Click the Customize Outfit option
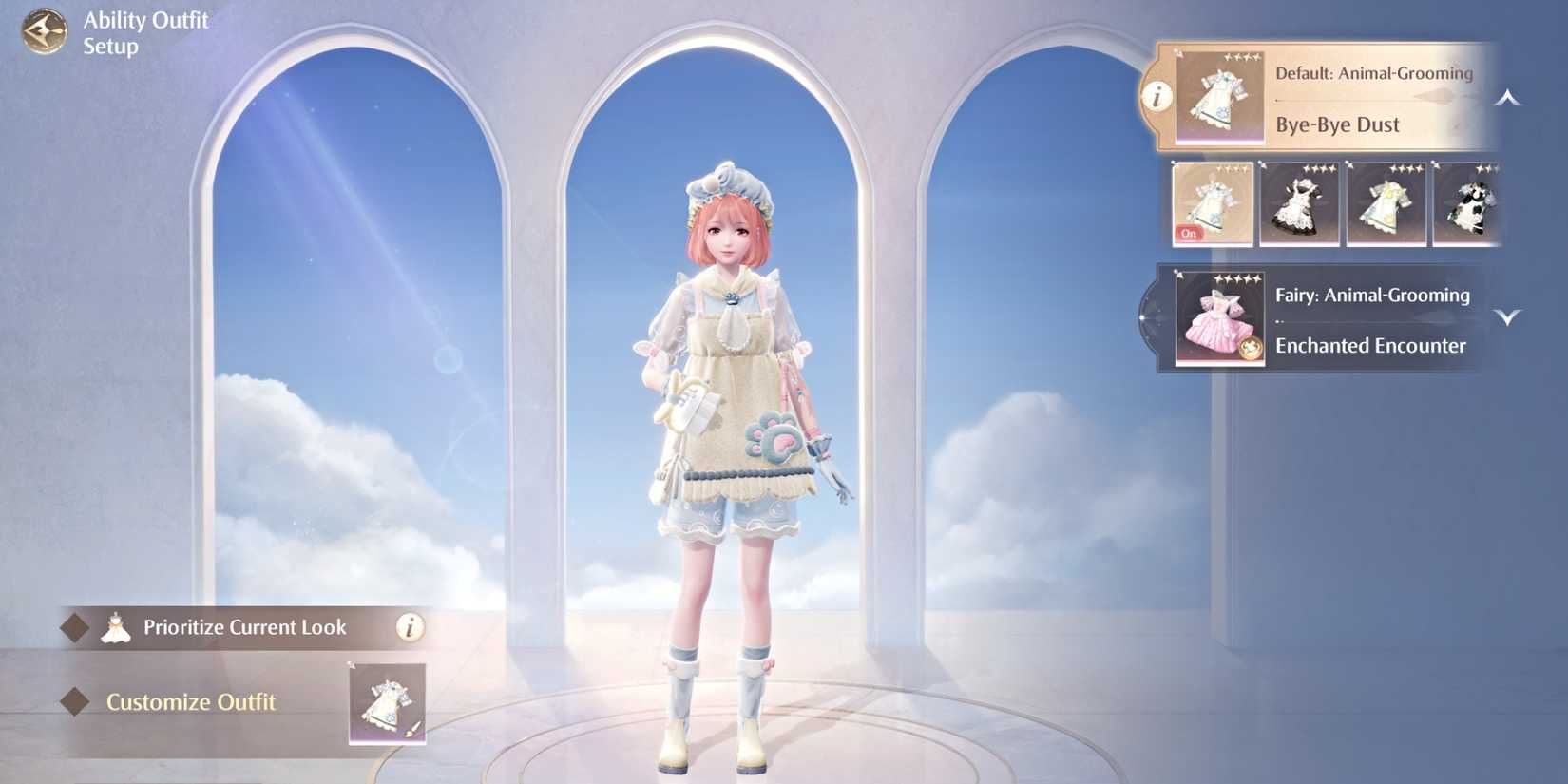This screenshot has height=784, width=1568. pos(190,703)
